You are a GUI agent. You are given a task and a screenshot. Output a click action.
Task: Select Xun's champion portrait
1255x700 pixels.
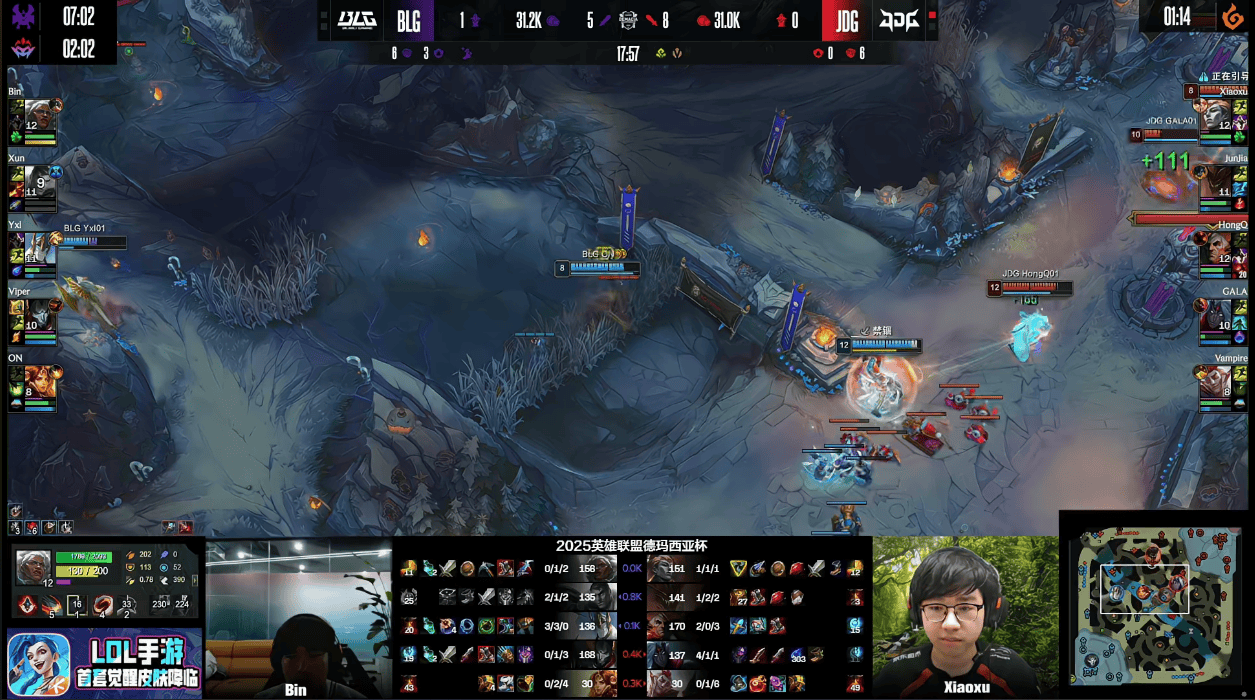pos(40,182)
